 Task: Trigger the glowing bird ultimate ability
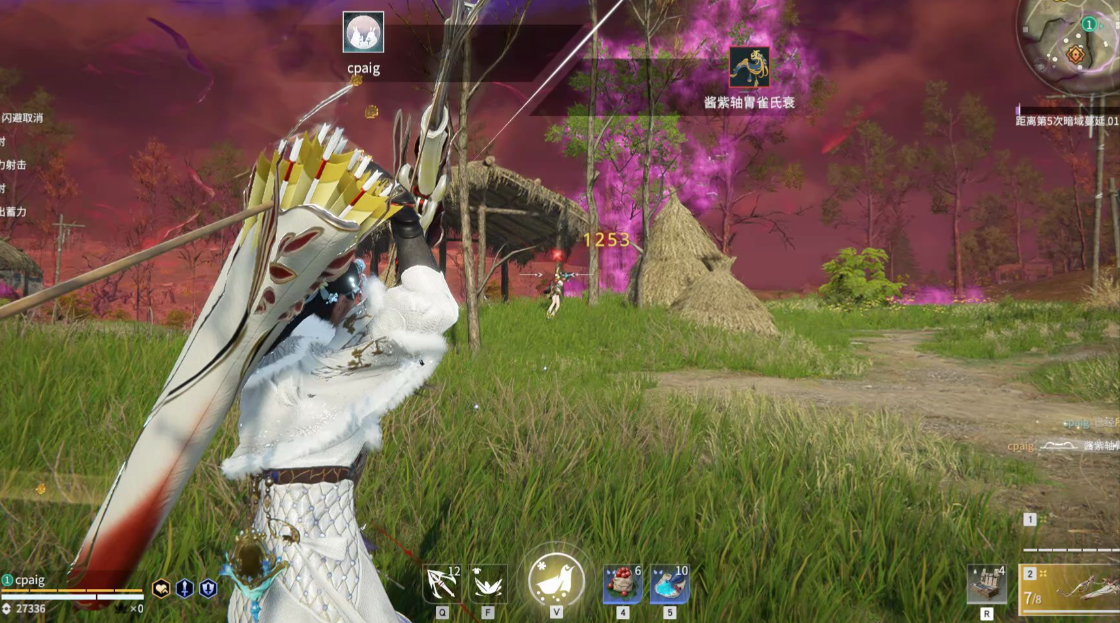point(556,580)
